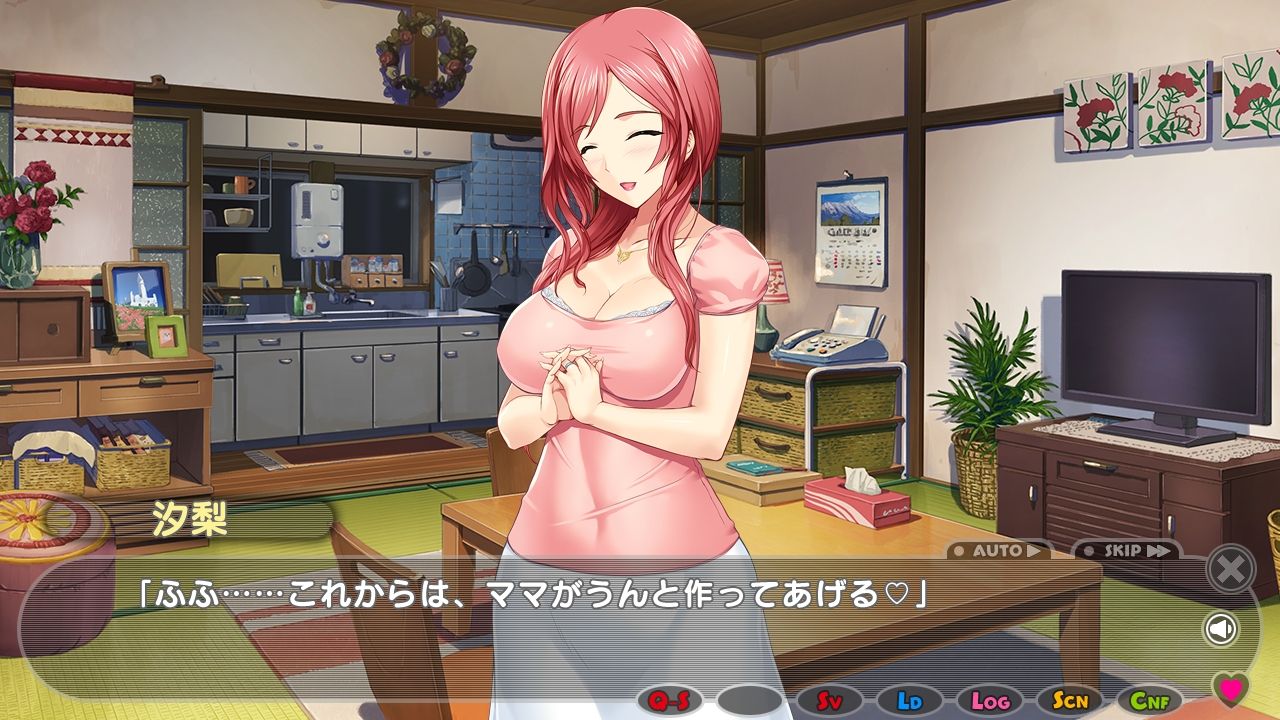
Task: Enable AUTO text advance mode
Action: (997, 549)
